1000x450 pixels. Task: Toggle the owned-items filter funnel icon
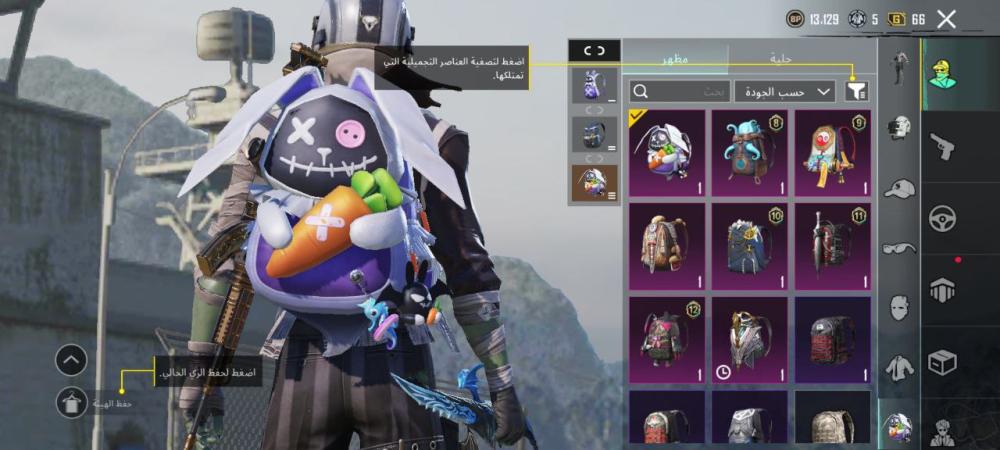pos(856,91)
